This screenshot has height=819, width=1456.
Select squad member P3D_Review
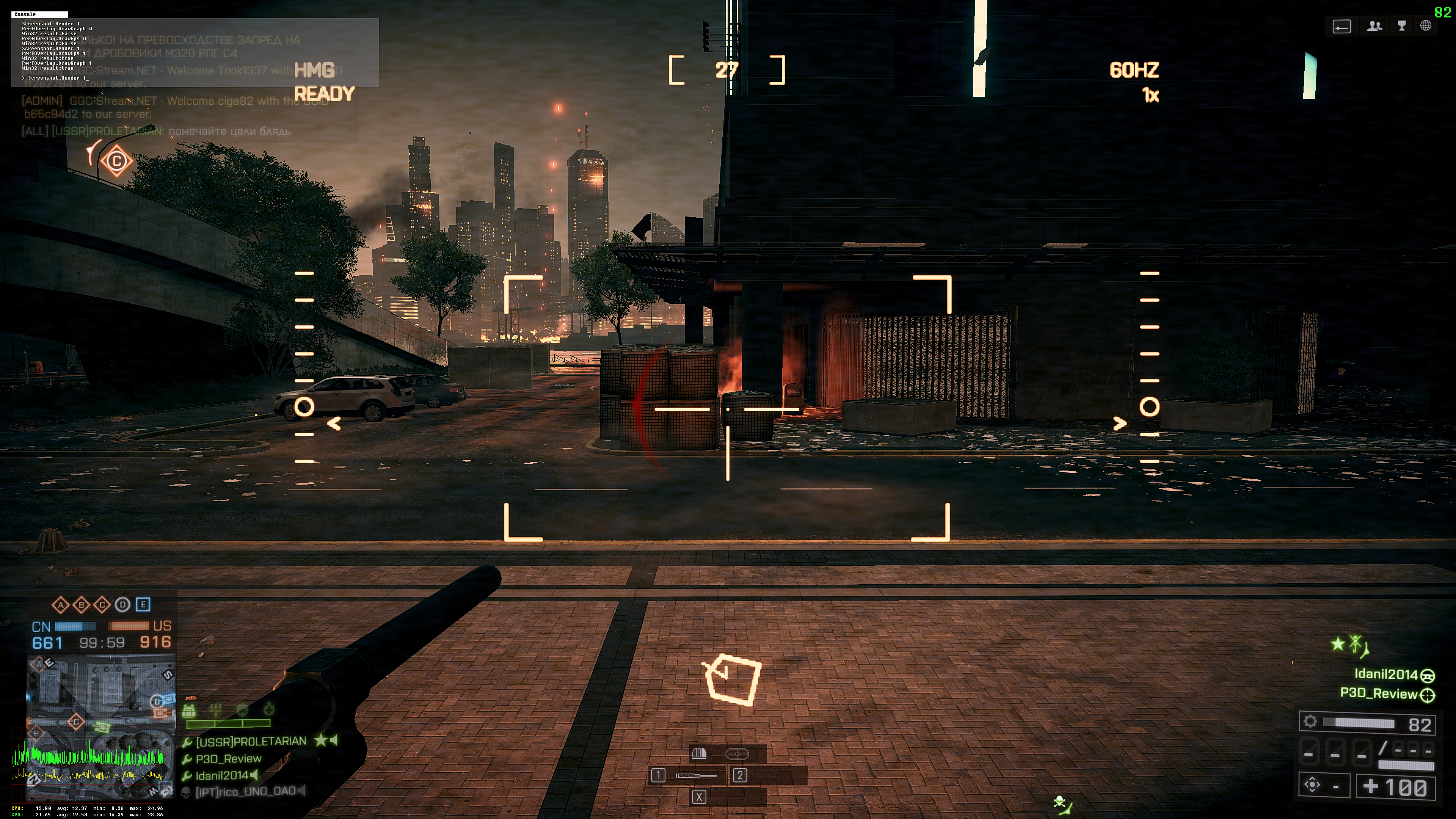(228, 758)
